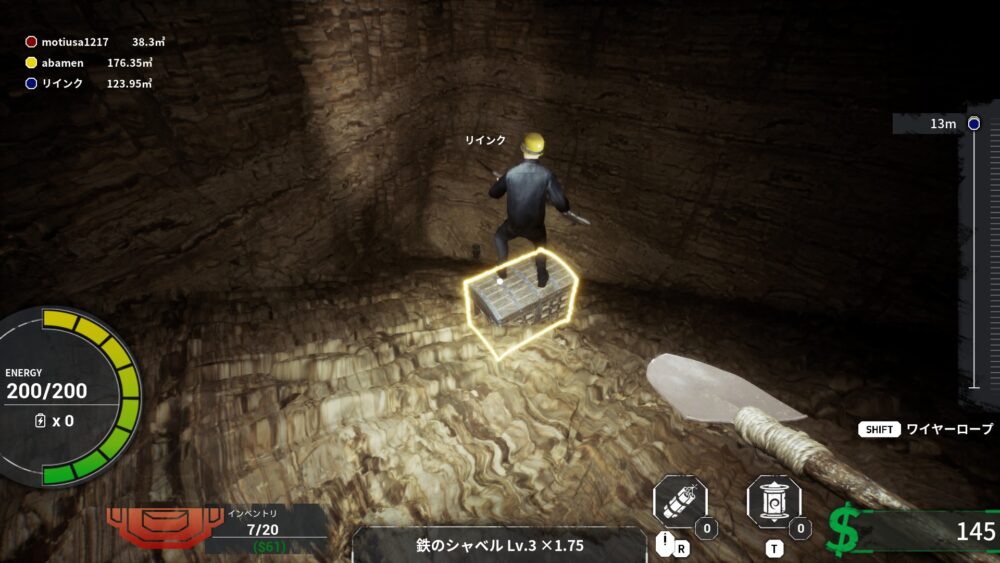Select the lantern item icon
Viewport: 1000px width, 563px height.
(x=773, y=501)
